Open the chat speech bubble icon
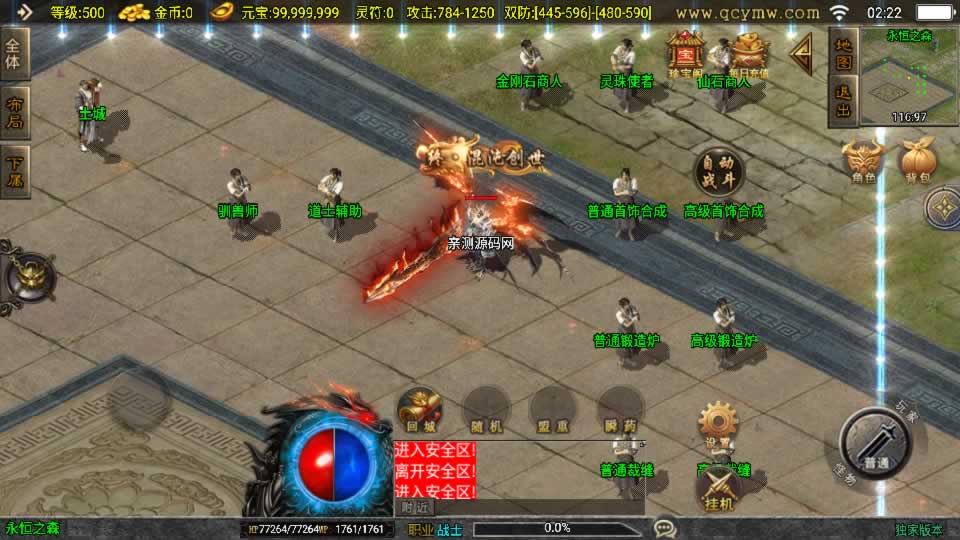960x540 pixels. pyautogui.click(x=664, y=528)
